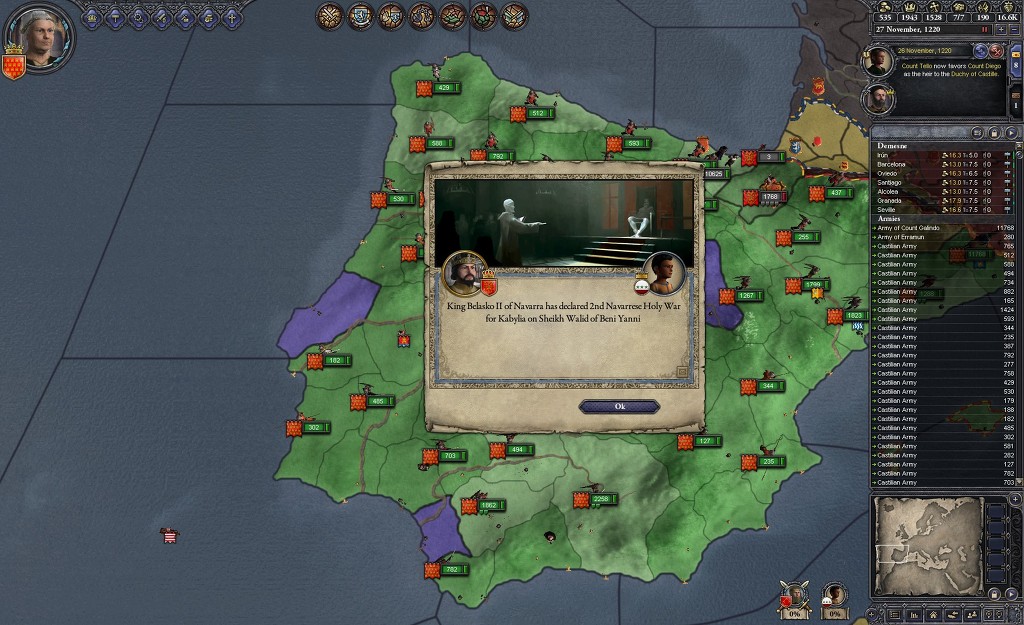Open the crown tab beside the ruler portrait
Image resolution: width=1024 pixels, height=625 pixels.
tap(92, 17)
